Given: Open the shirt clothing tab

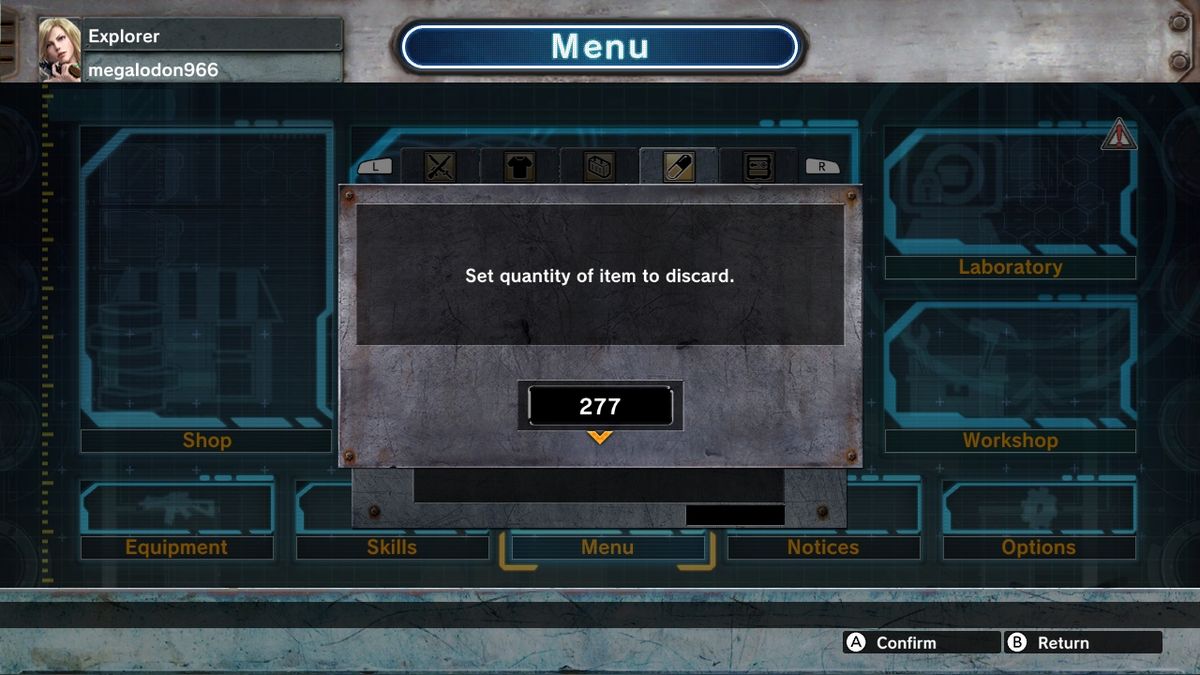Looking at the screenshot, I should click(519, 166).
